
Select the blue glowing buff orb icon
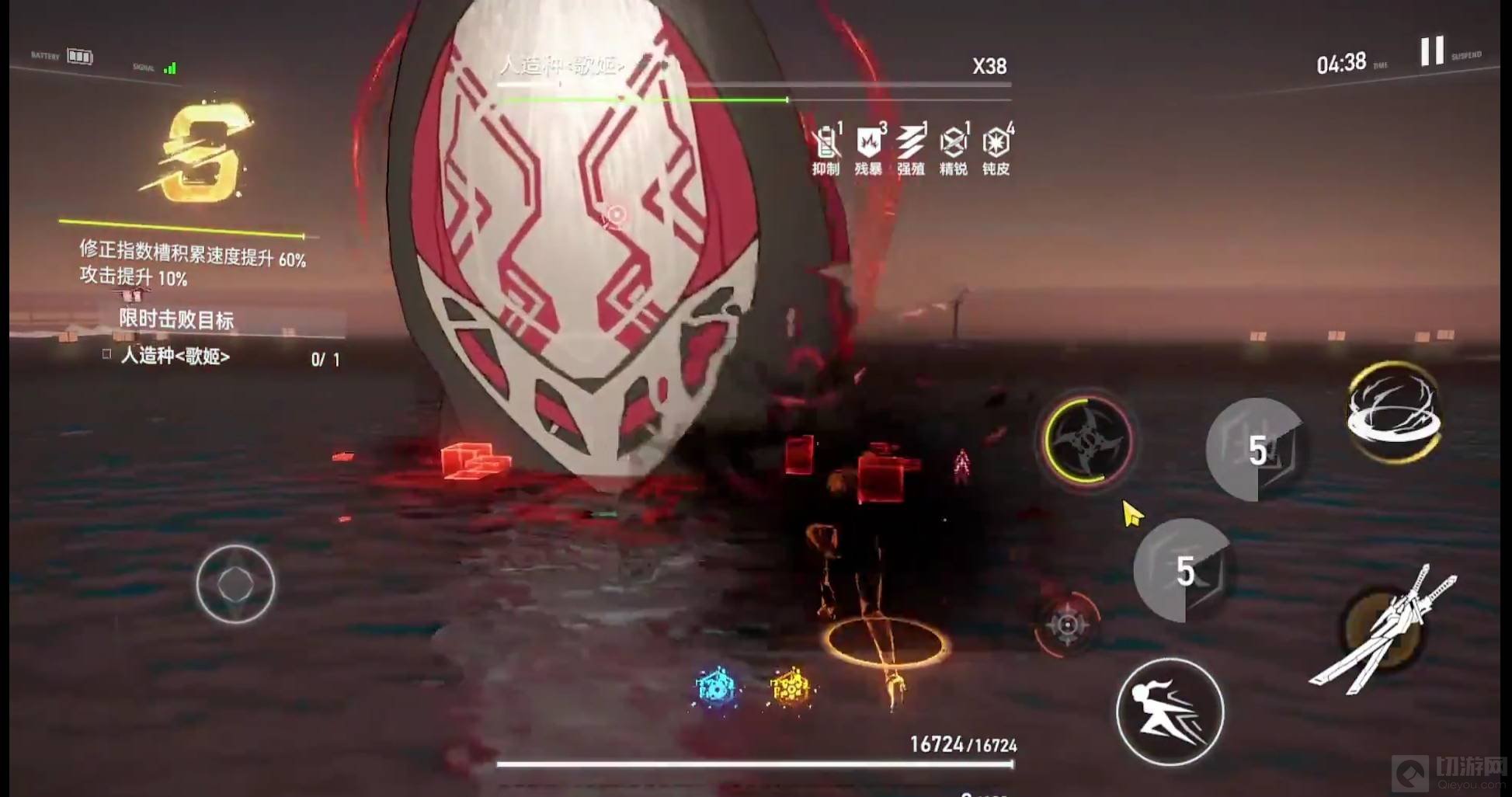click(716, 687)
